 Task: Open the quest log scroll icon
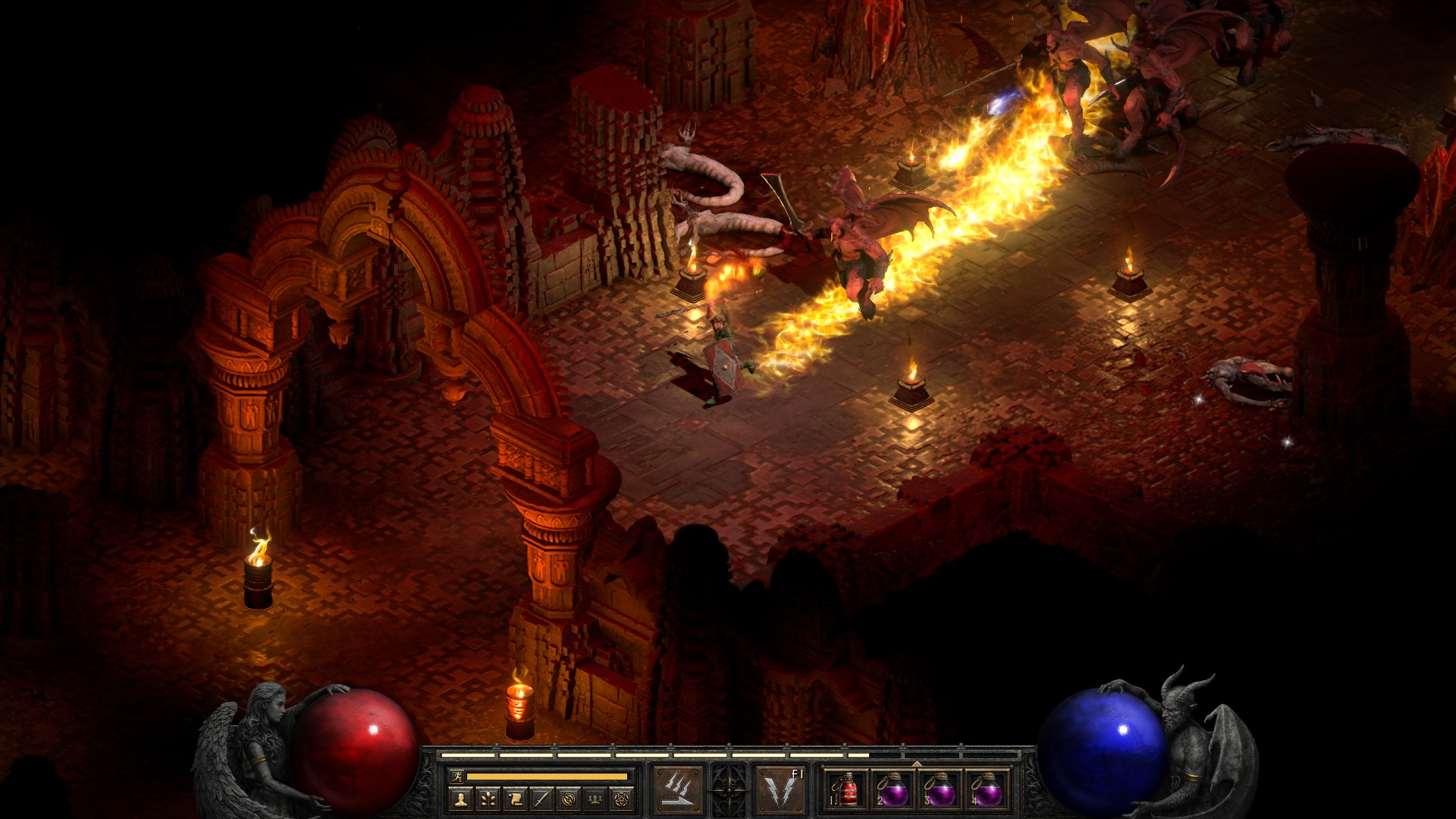[x=515, y=798]
